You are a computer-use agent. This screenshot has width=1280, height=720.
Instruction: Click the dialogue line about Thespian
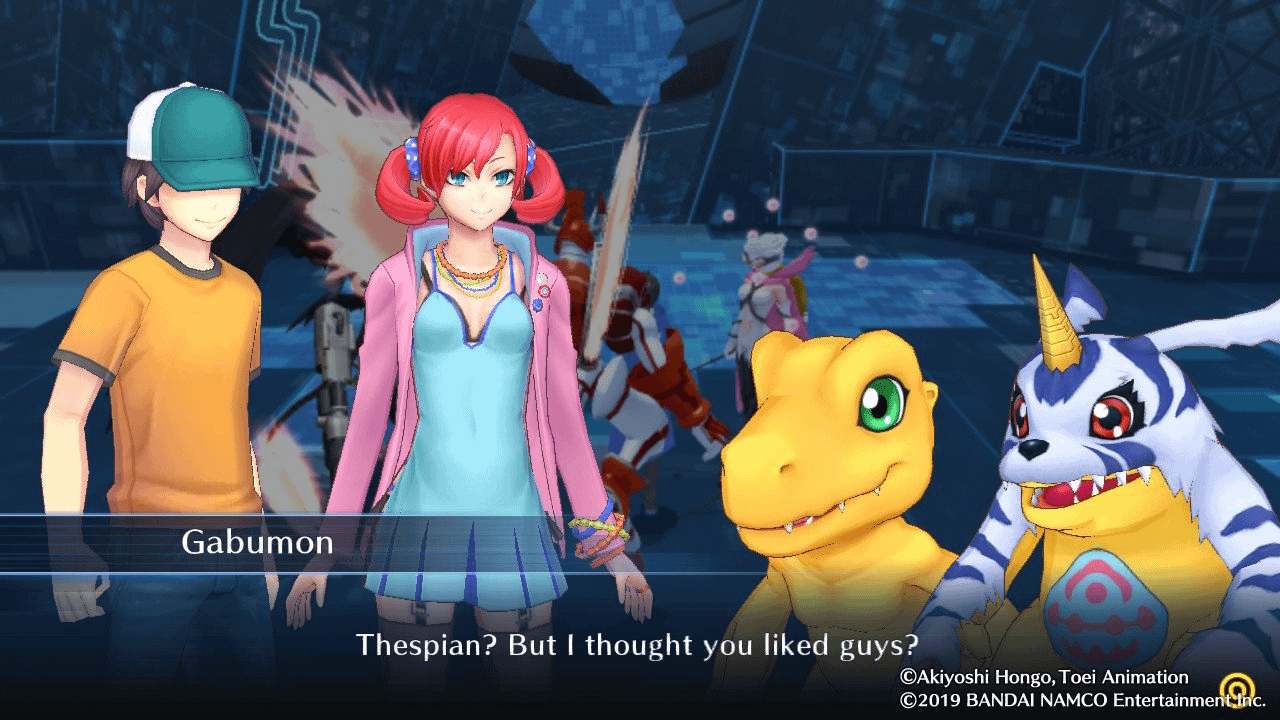640,646
